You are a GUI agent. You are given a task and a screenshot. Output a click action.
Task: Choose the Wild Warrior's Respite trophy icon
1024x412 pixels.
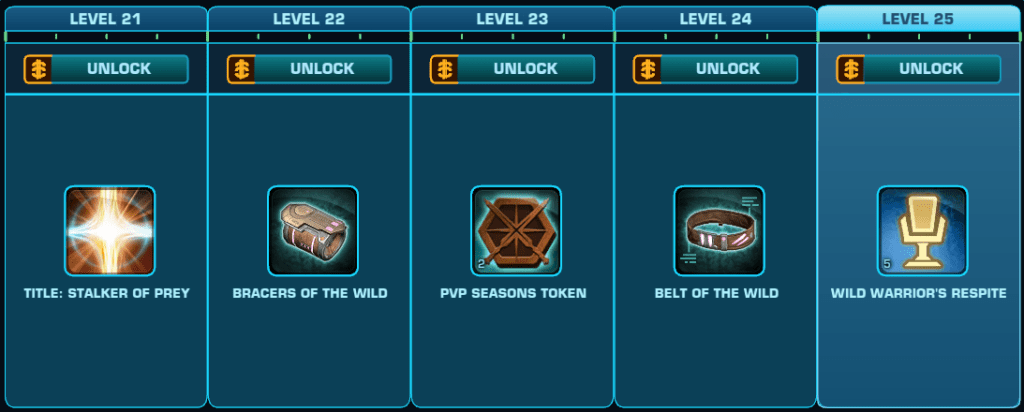922,231
